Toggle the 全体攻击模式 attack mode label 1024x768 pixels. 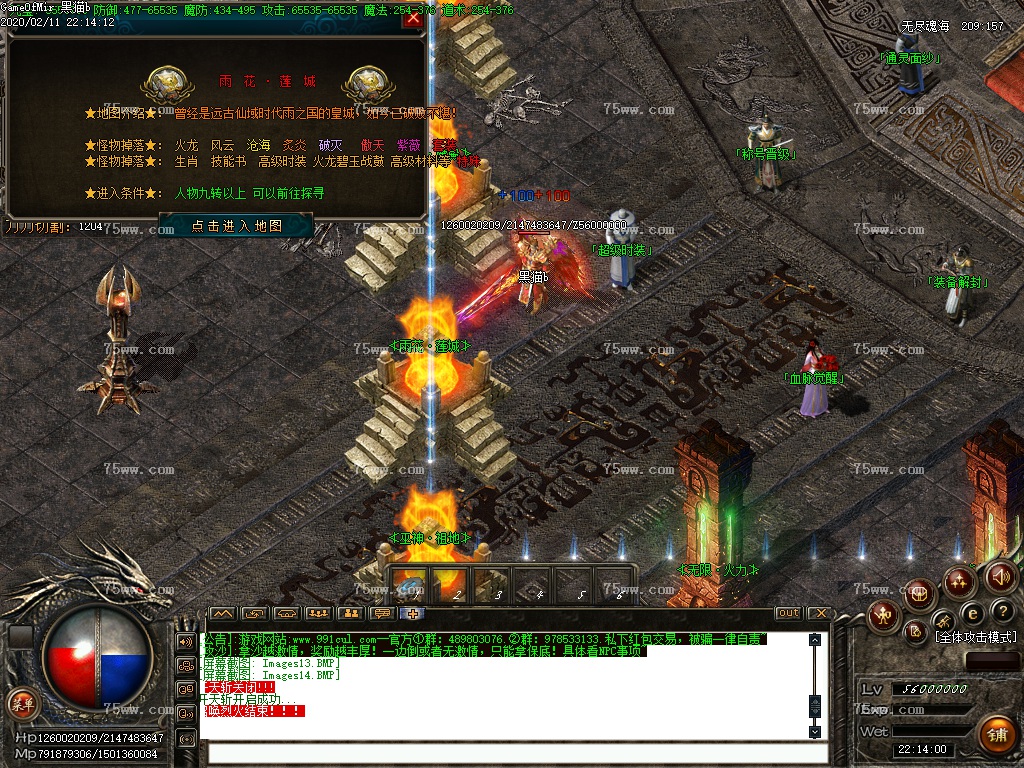[x=975, y=637]
